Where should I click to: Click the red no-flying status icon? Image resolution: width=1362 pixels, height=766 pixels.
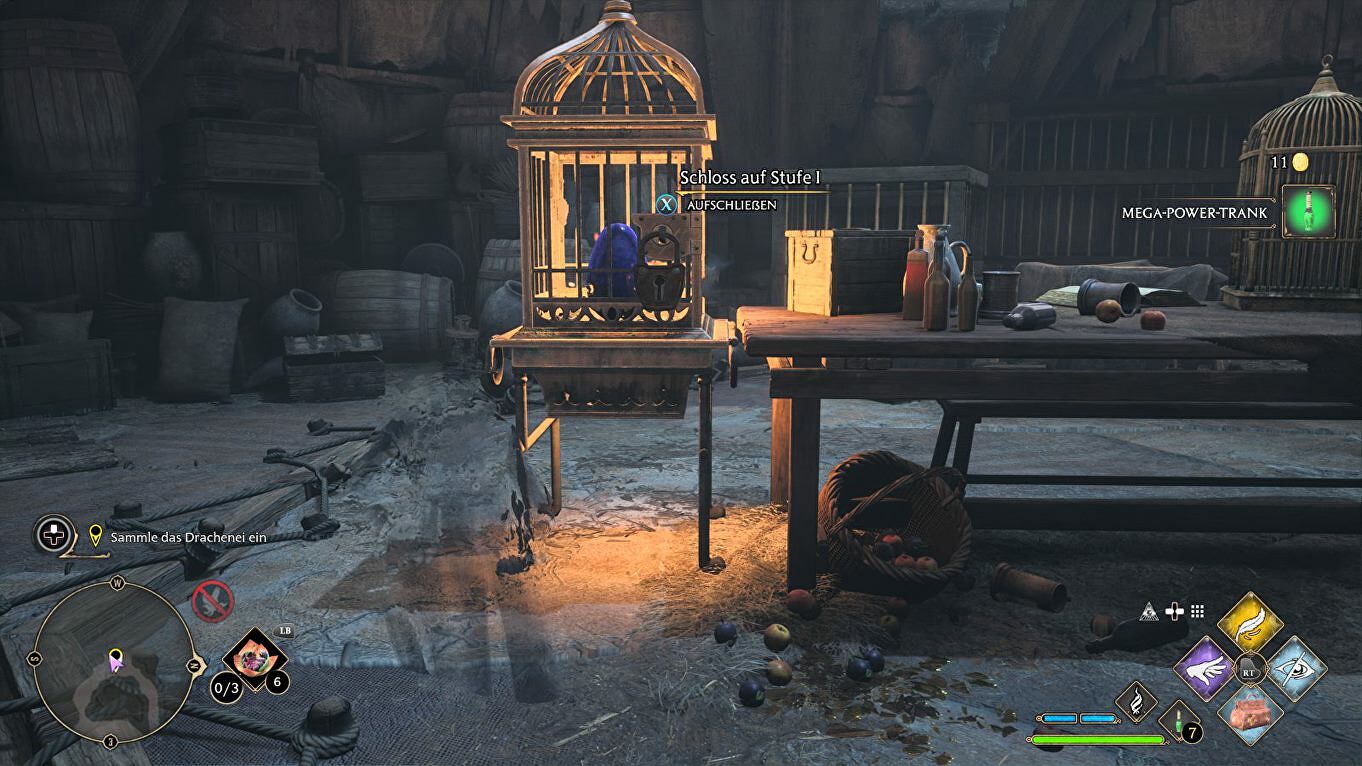tap(213, 601)
